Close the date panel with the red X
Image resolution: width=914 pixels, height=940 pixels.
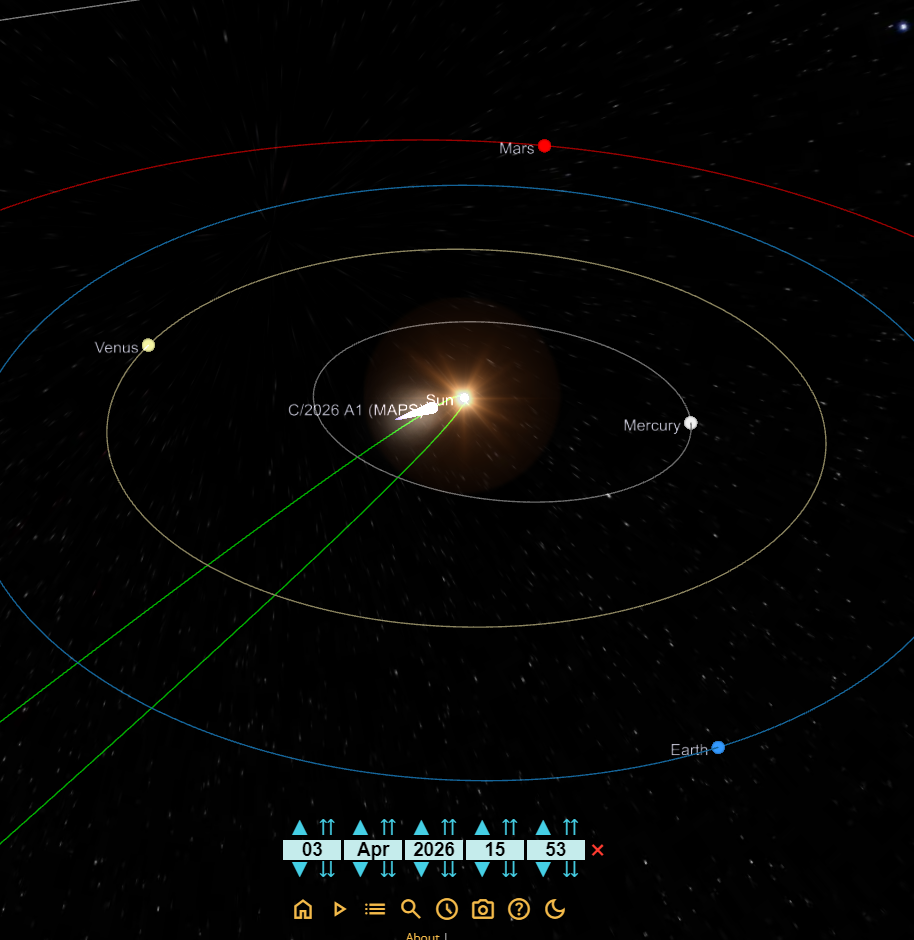(x=598, y=850)
